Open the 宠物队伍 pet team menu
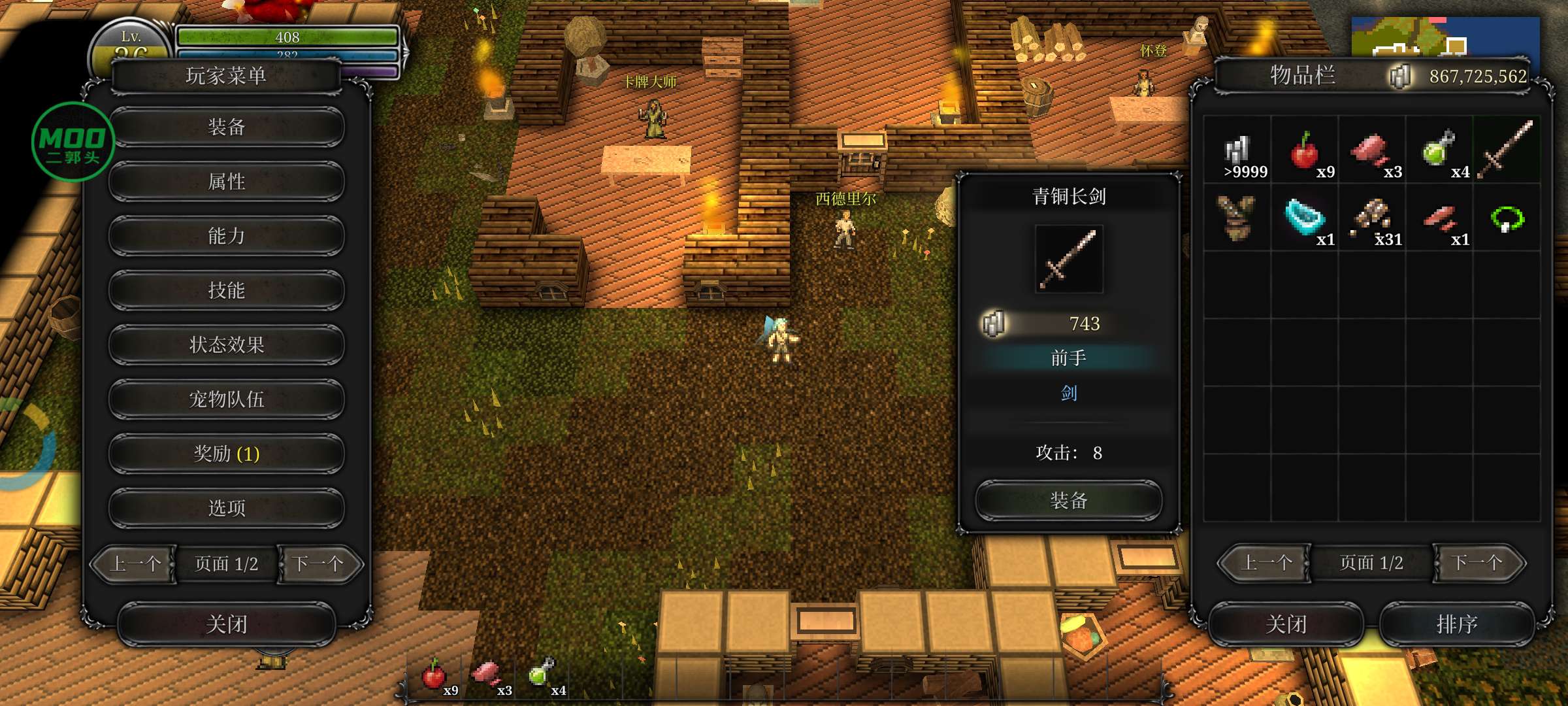1568x706 pixels. coord(226,399)
